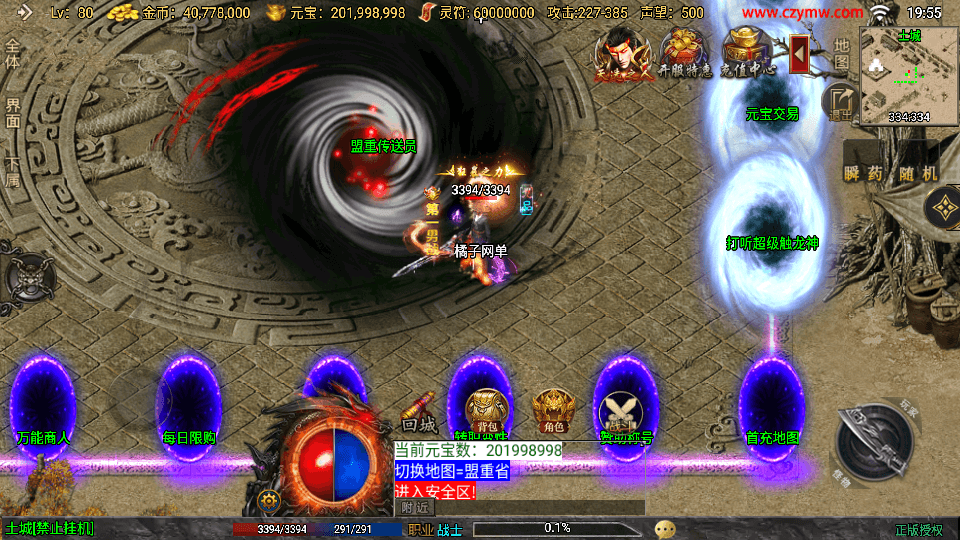
Task: Select the 全体 channel tab
Action: point(13,54)
